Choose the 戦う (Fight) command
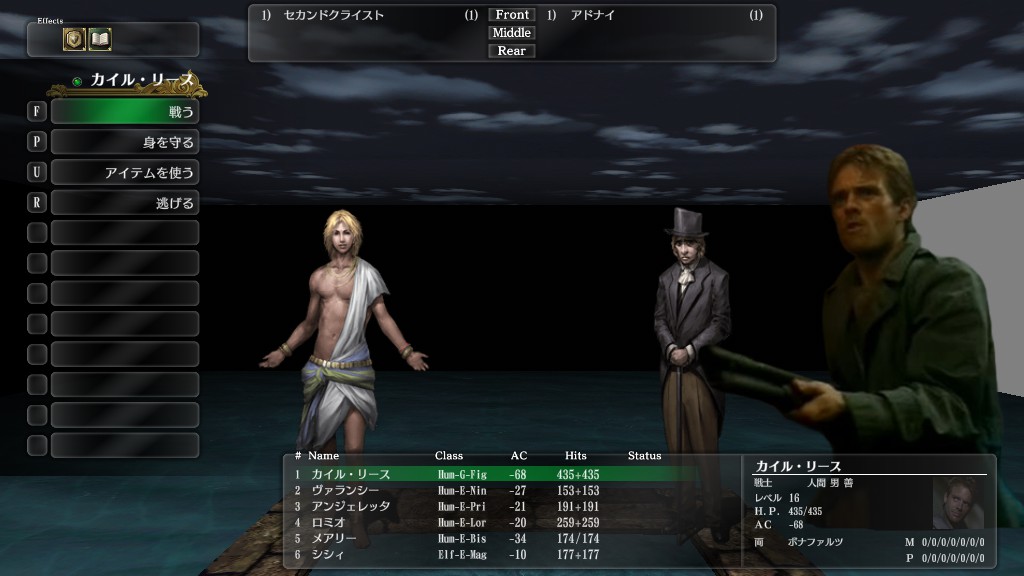Image resolution: width=1024 pixels, height=576 pixels. tap(124, 112)
